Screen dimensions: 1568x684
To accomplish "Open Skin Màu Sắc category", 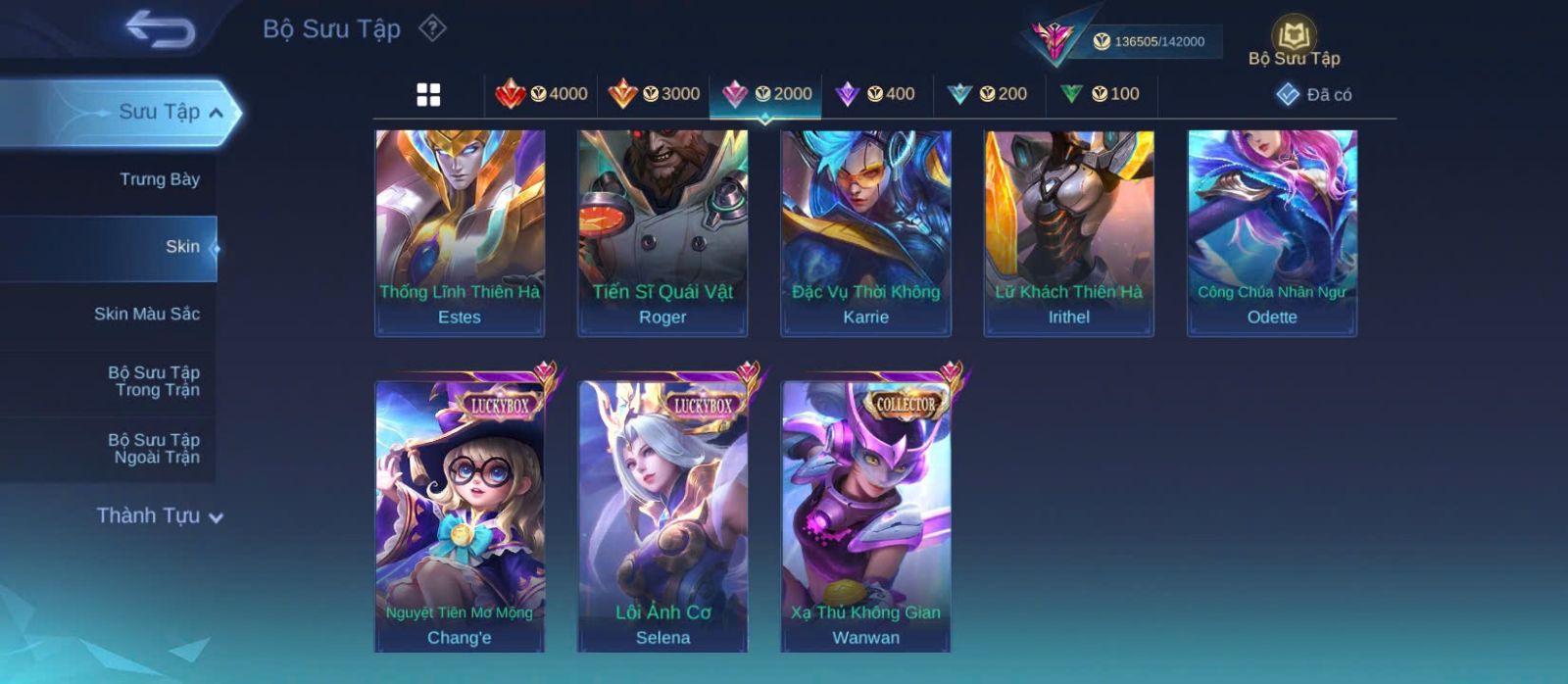I will point(147,314).
